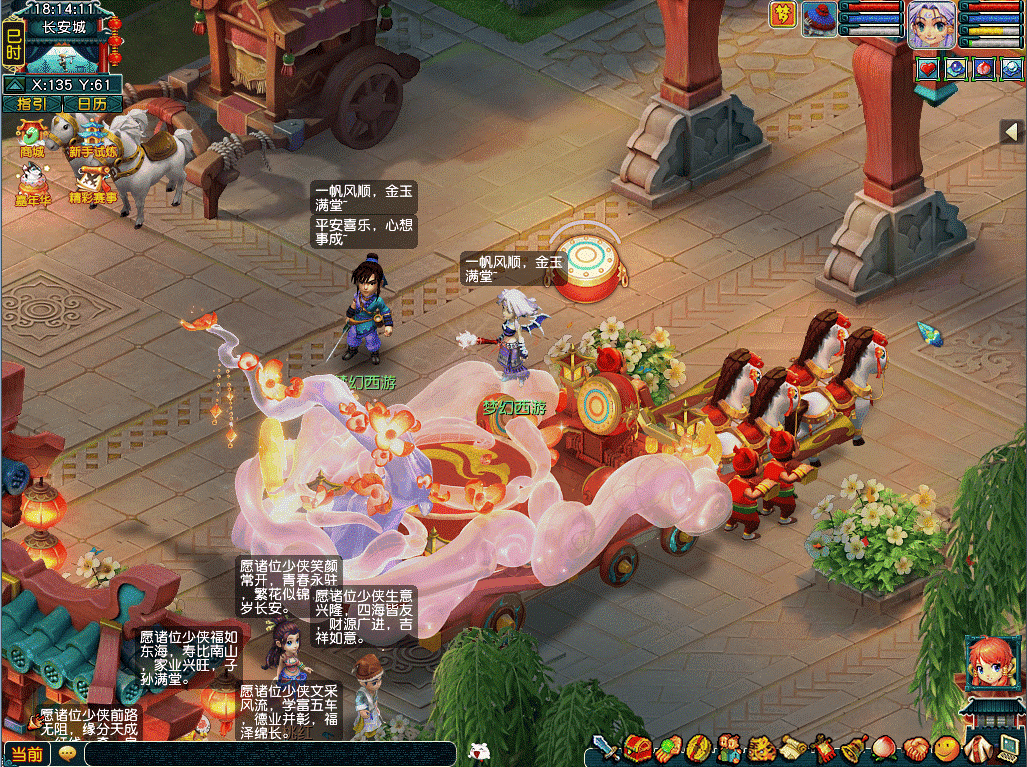Screen dimensions: 1027x767
Task: Open the 精彩赛事 tournaments icon
Action: pos(92,184)
